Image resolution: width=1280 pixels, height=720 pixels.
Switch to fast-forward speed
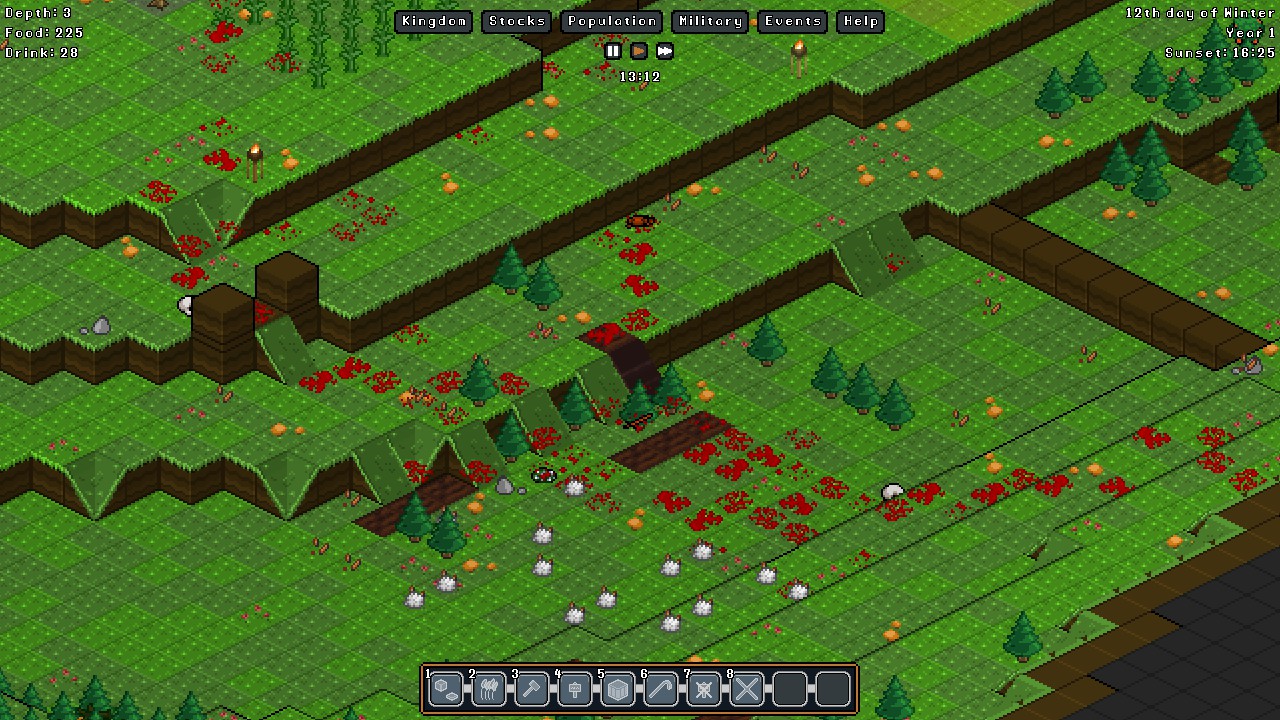click(665, 51)
